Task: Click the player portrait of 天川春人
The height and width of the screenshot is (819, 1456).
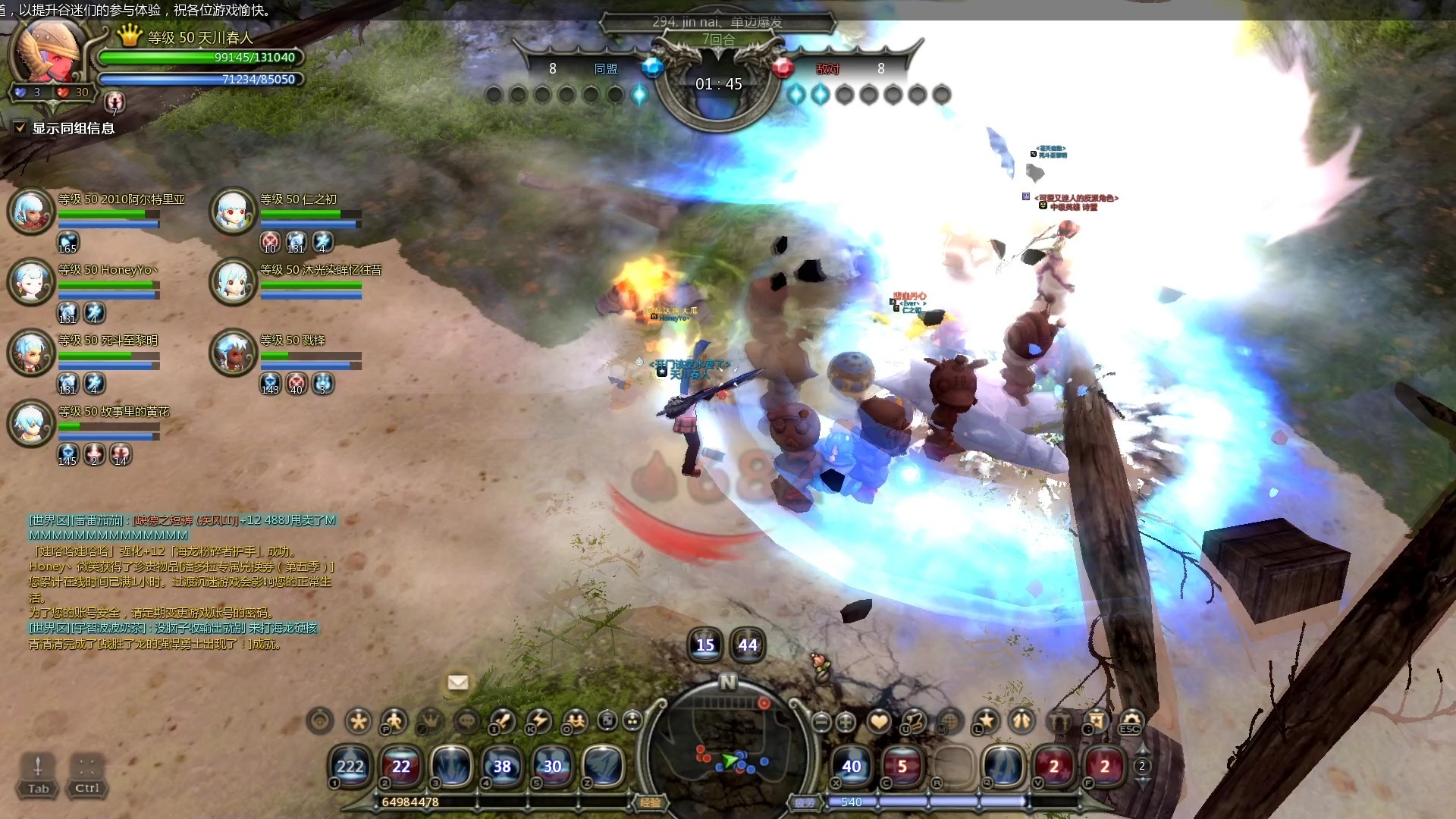Action: pyautogui.click(x=52, y=52)
